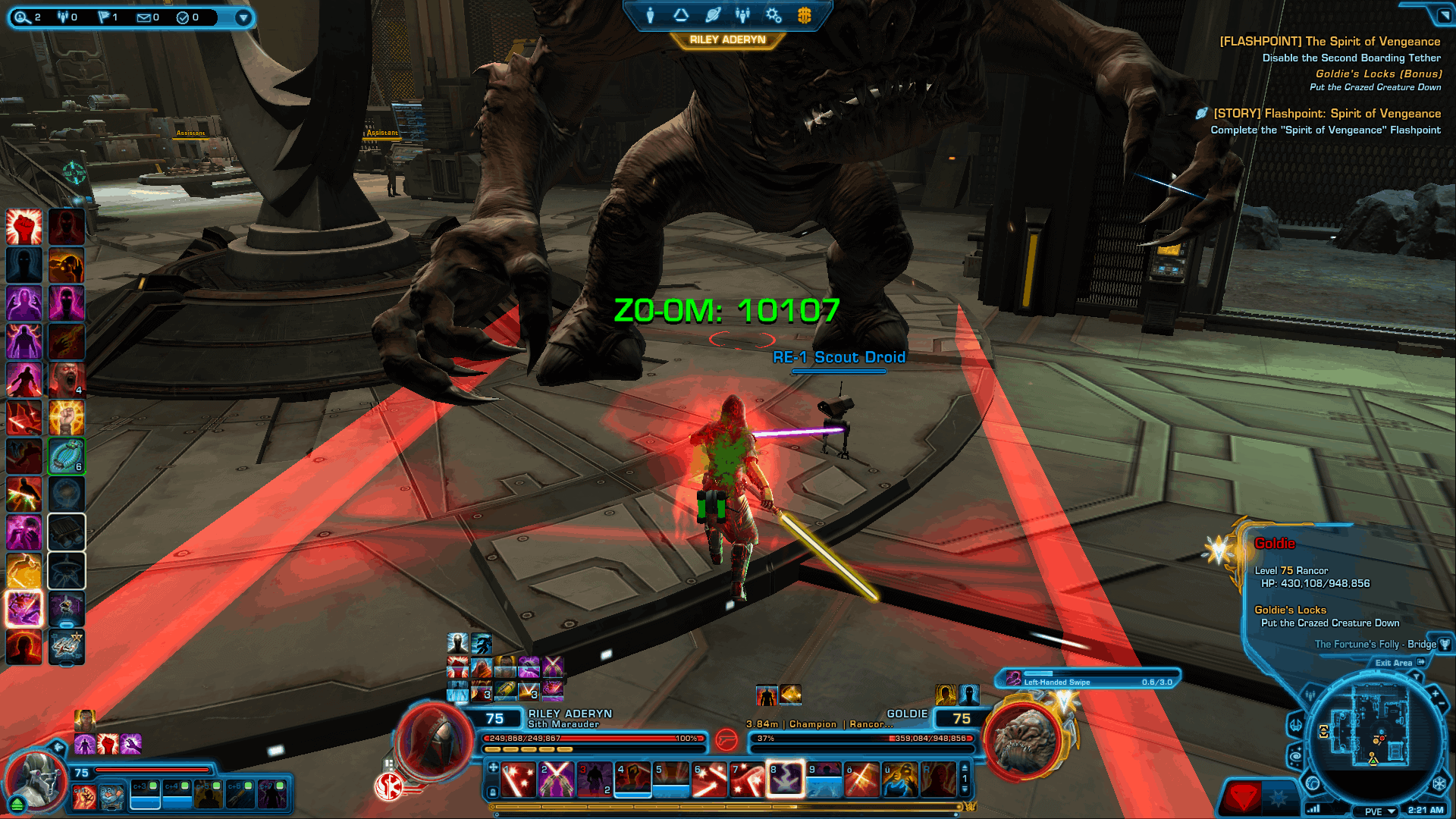Open the Group Finder from top bar
Screen dimensions: 1456x819
click(x=743, y=15)
